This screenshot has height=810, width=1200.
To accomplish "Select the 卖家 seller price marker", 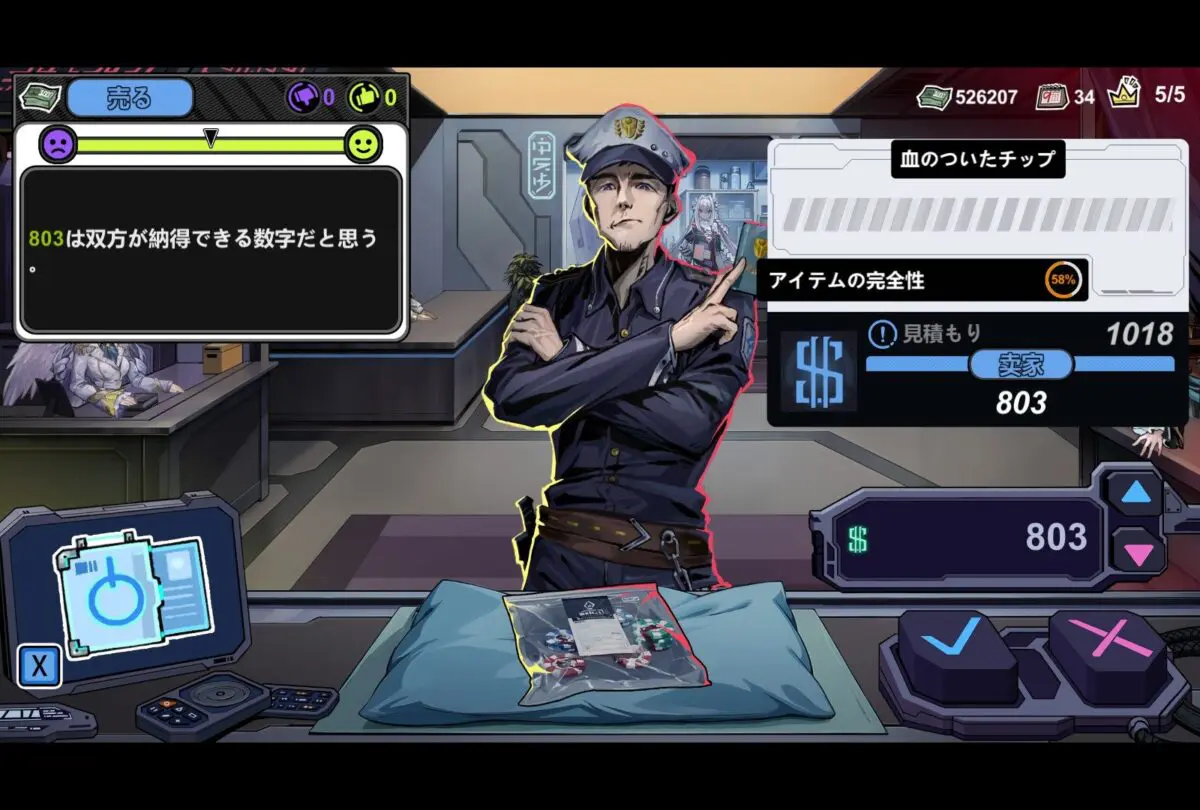I will (x=1020, y=365).
